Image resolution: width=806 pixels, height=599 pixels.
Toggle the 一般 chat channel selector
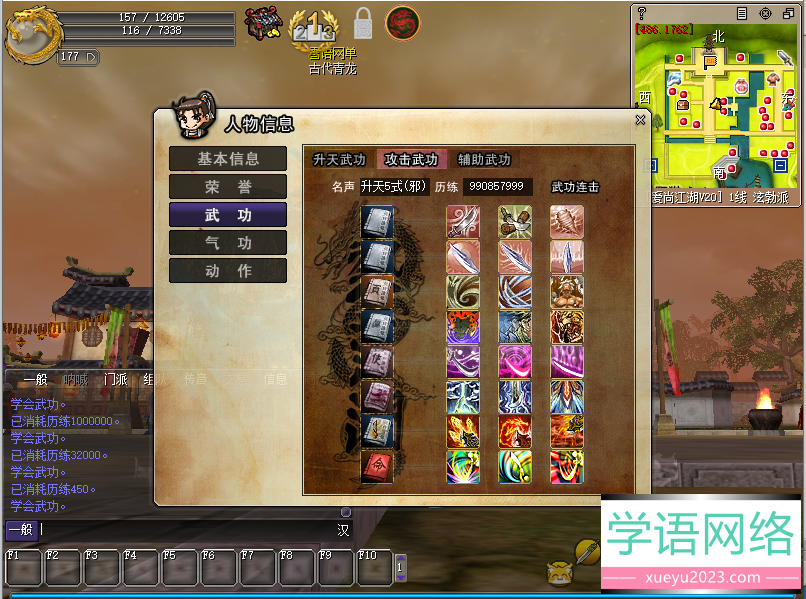click(22, 530)
